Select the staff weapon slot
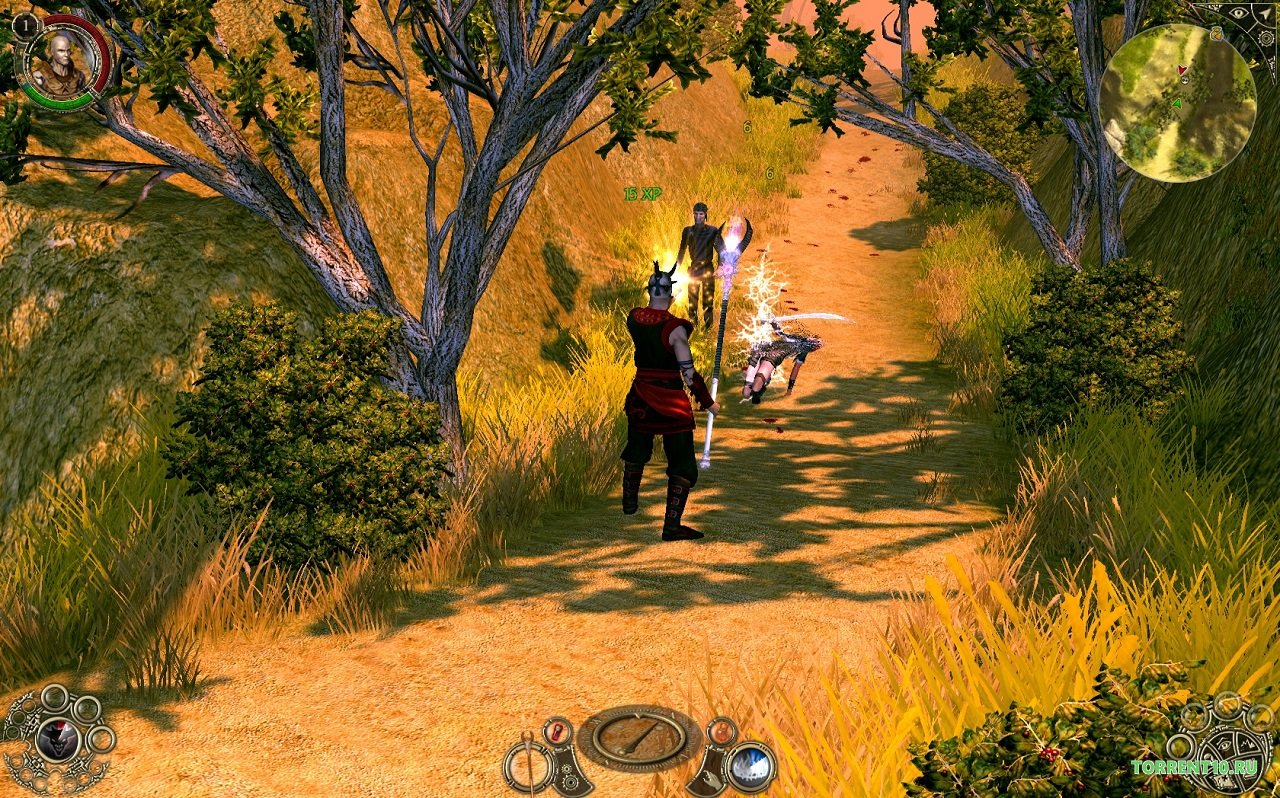Screen dimensions: 1280x798 (x=528, y=767)
